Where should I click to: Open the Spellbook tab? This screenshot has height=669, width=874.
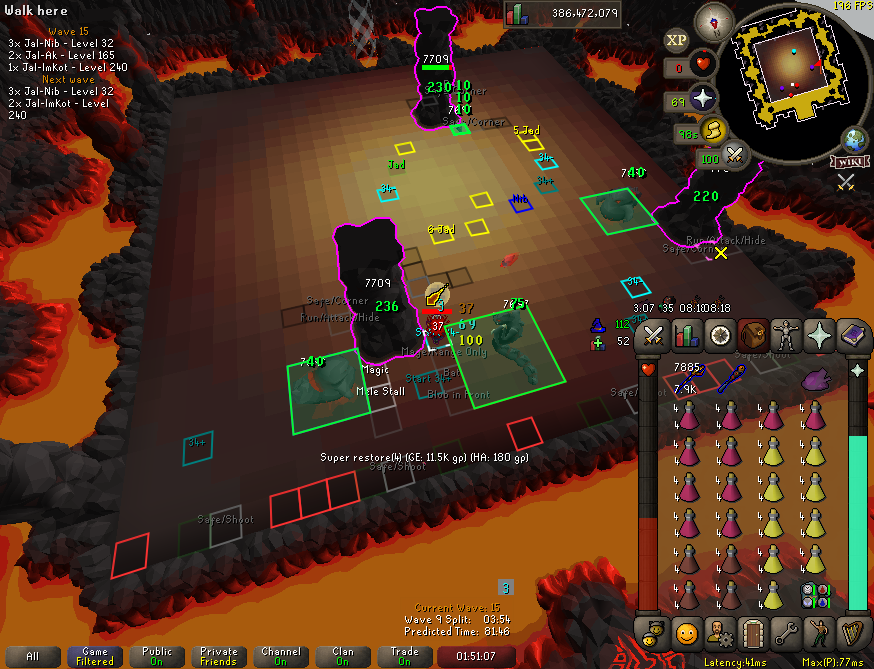tap(852, 337)
